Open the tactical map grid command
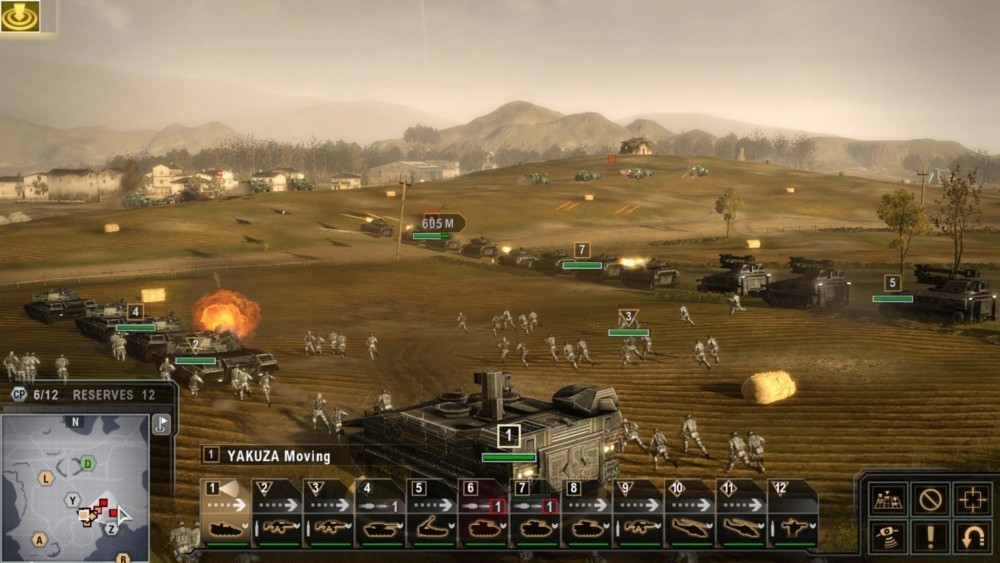The width and height of the screenshot is (1000, 563). click(x=887, y=498)
